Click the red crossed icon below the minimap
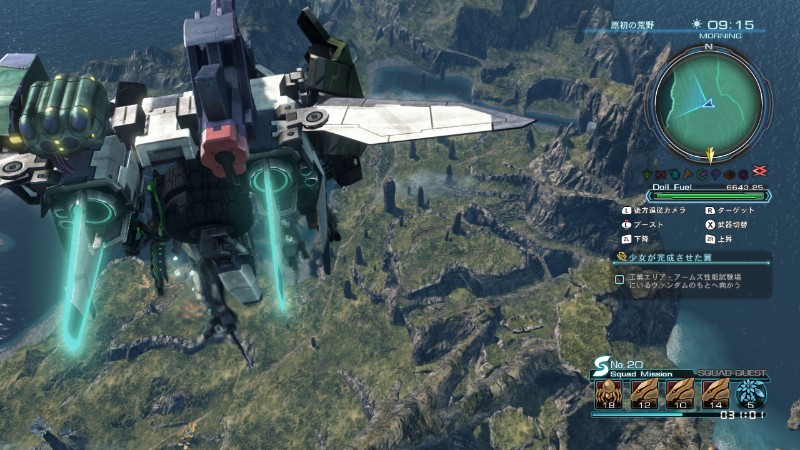This screenshot has width=800, height=450. click(x=762, y=172)
